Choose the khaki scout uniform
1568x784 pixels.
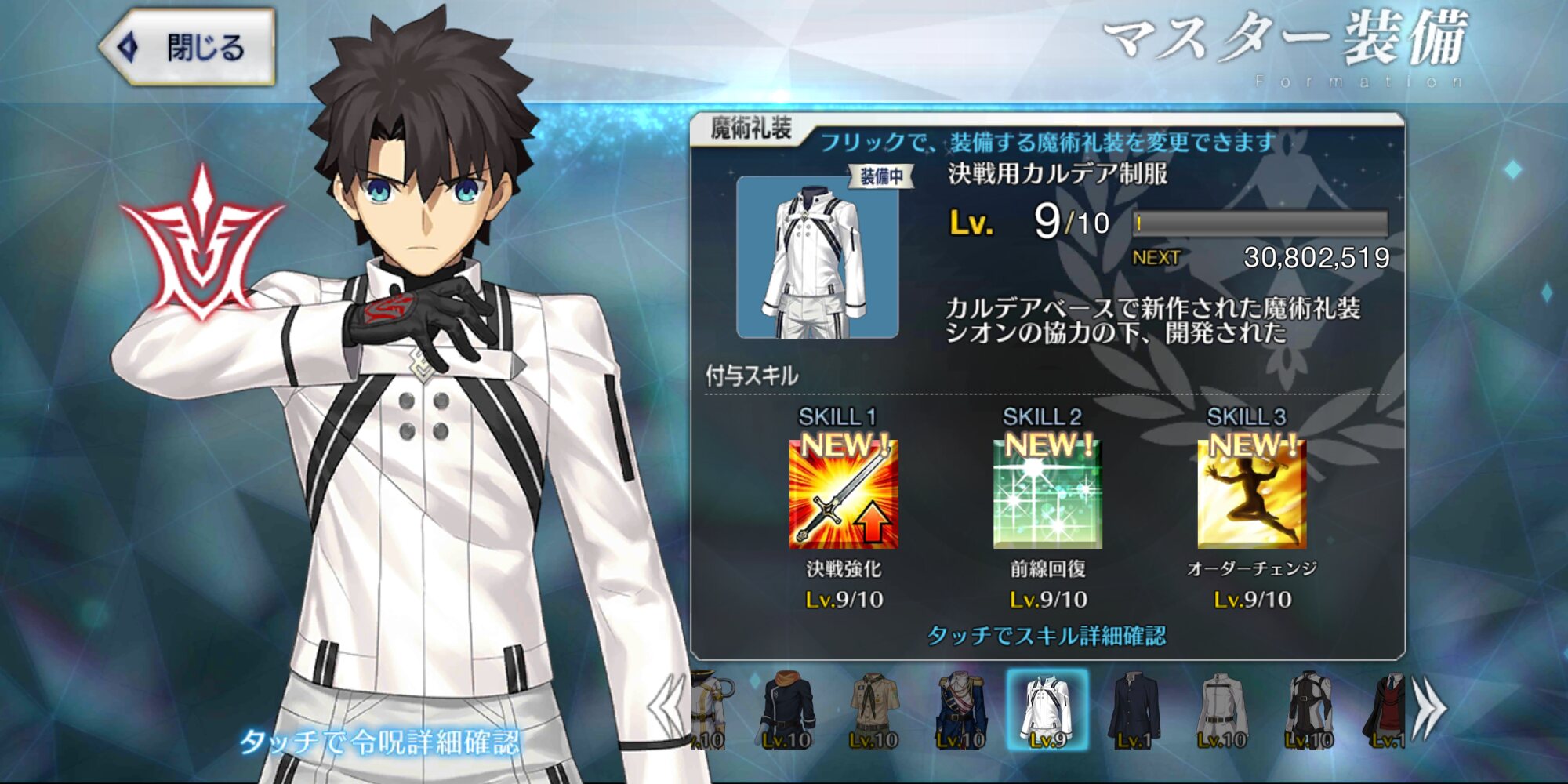click(873, 710)
